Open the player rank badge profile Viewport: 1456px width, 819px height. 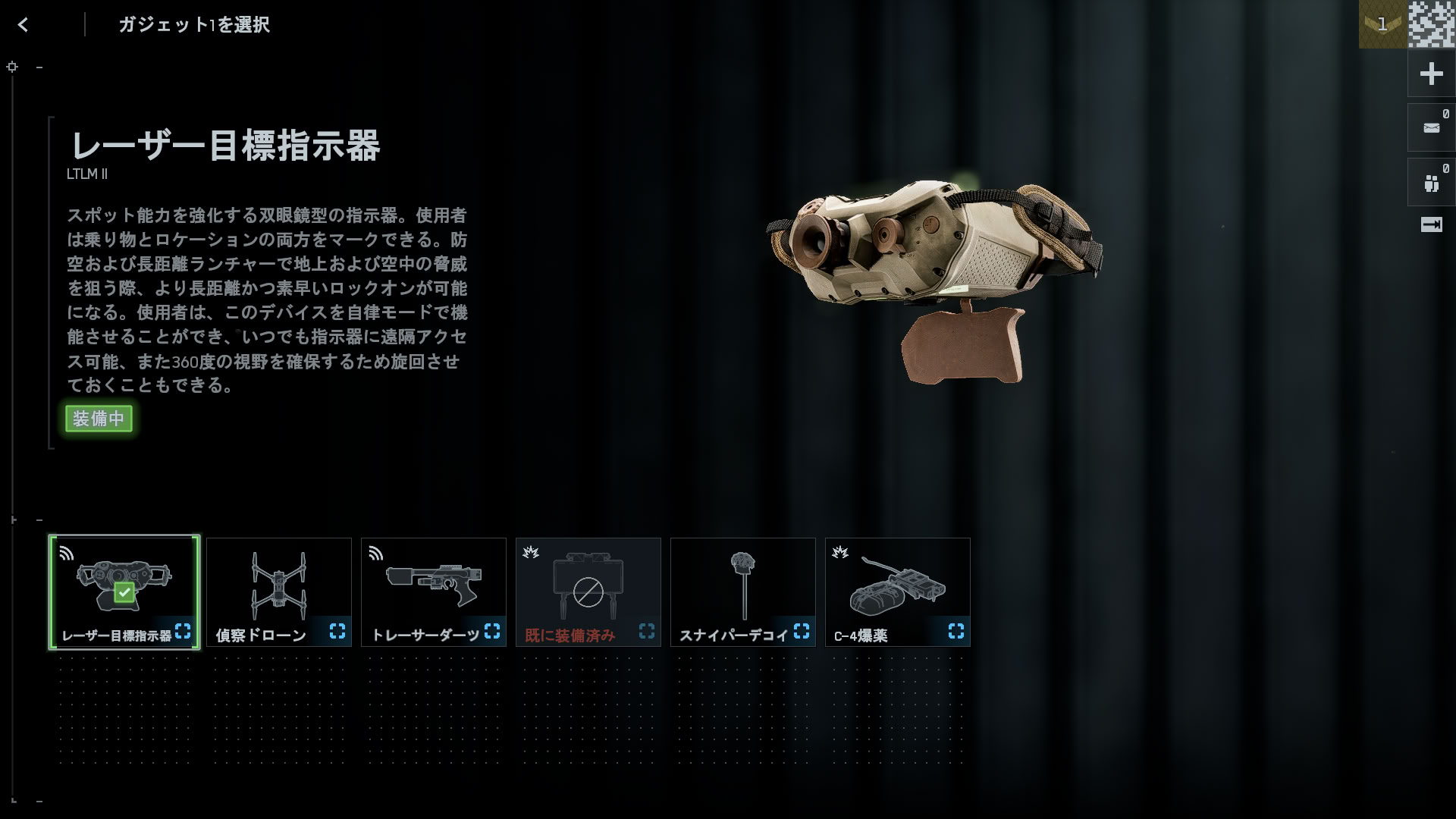(x=1382, y=24)
